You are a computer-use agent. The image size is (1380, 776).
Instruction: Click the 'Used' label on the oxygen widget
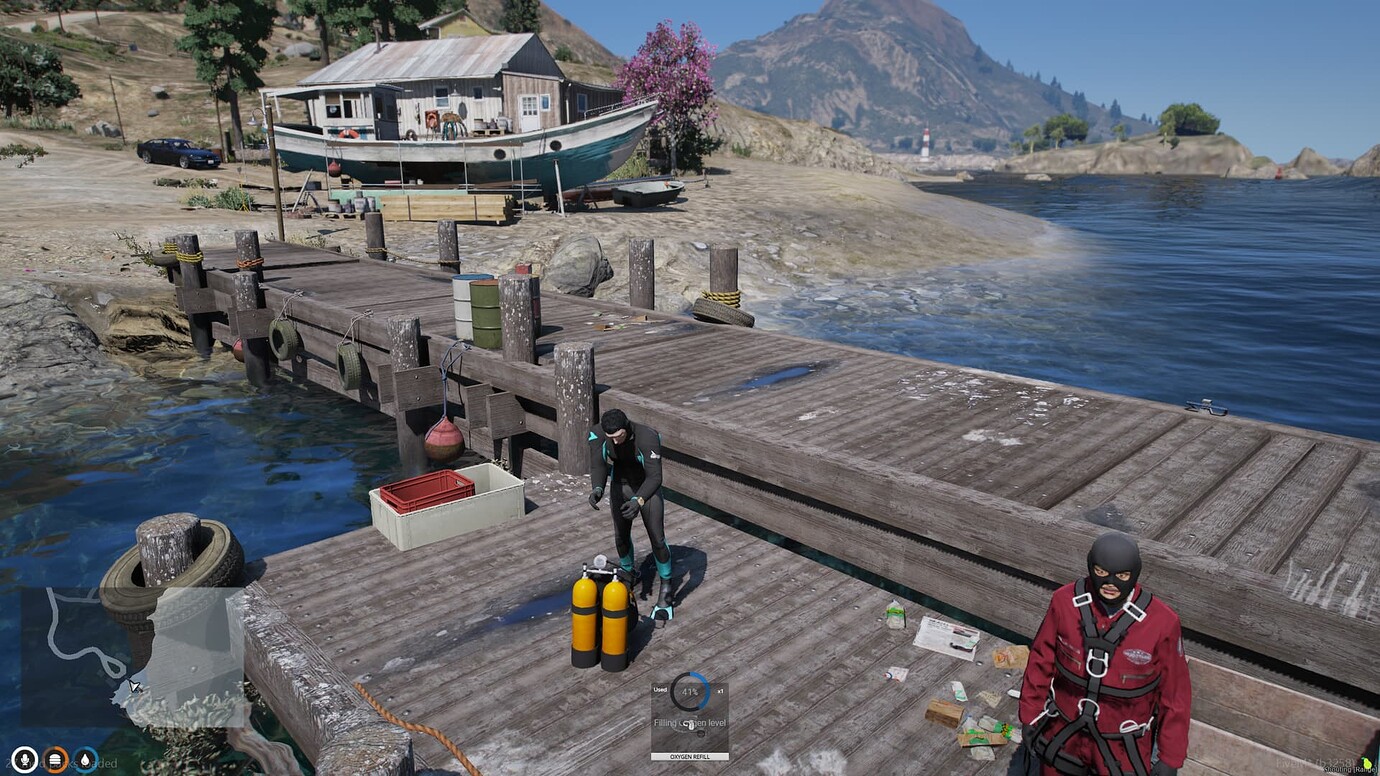[x=662, y=691]
